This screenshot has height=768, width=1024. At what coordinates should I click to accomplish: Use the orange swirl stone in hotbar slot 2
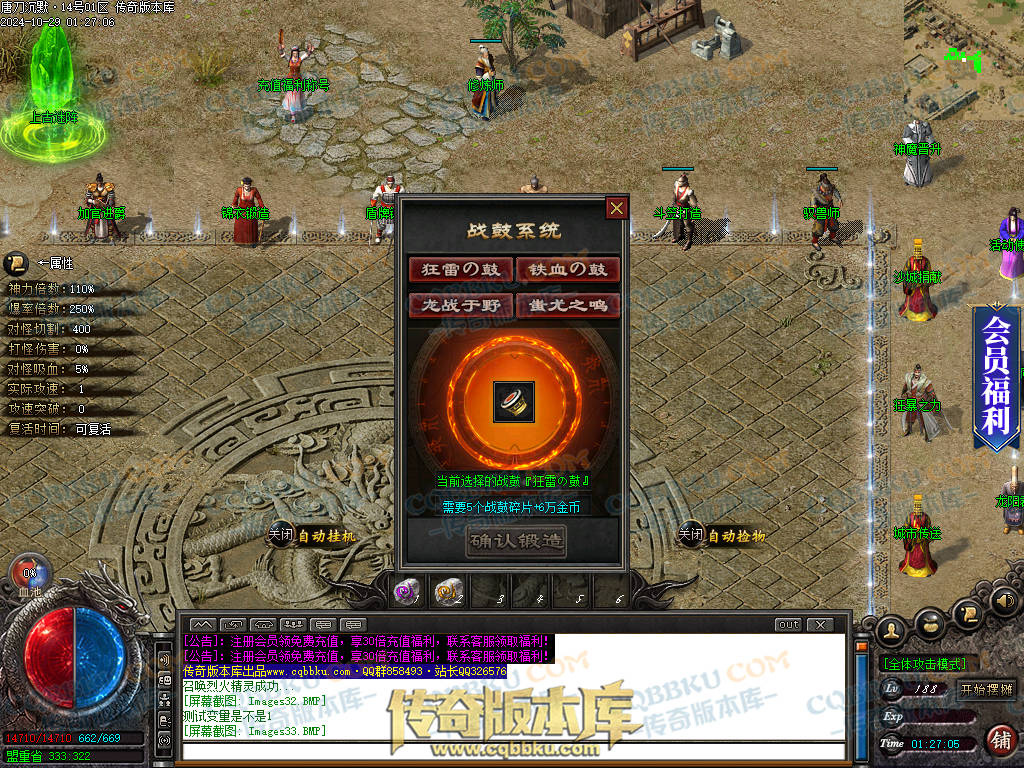coord(447,593)
